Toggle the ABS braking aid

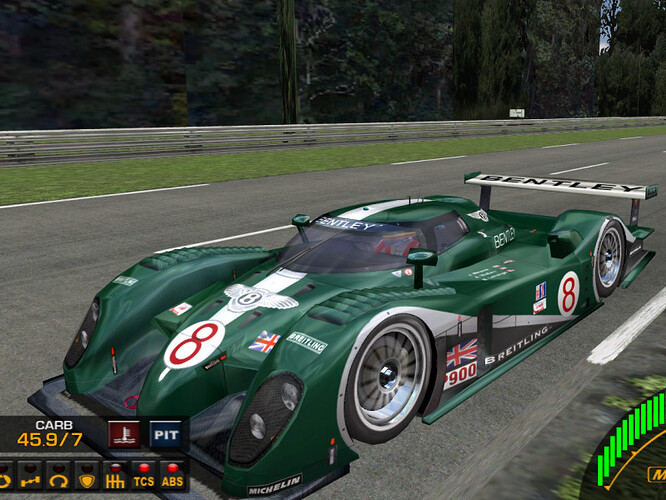click(x=172, y=476)
